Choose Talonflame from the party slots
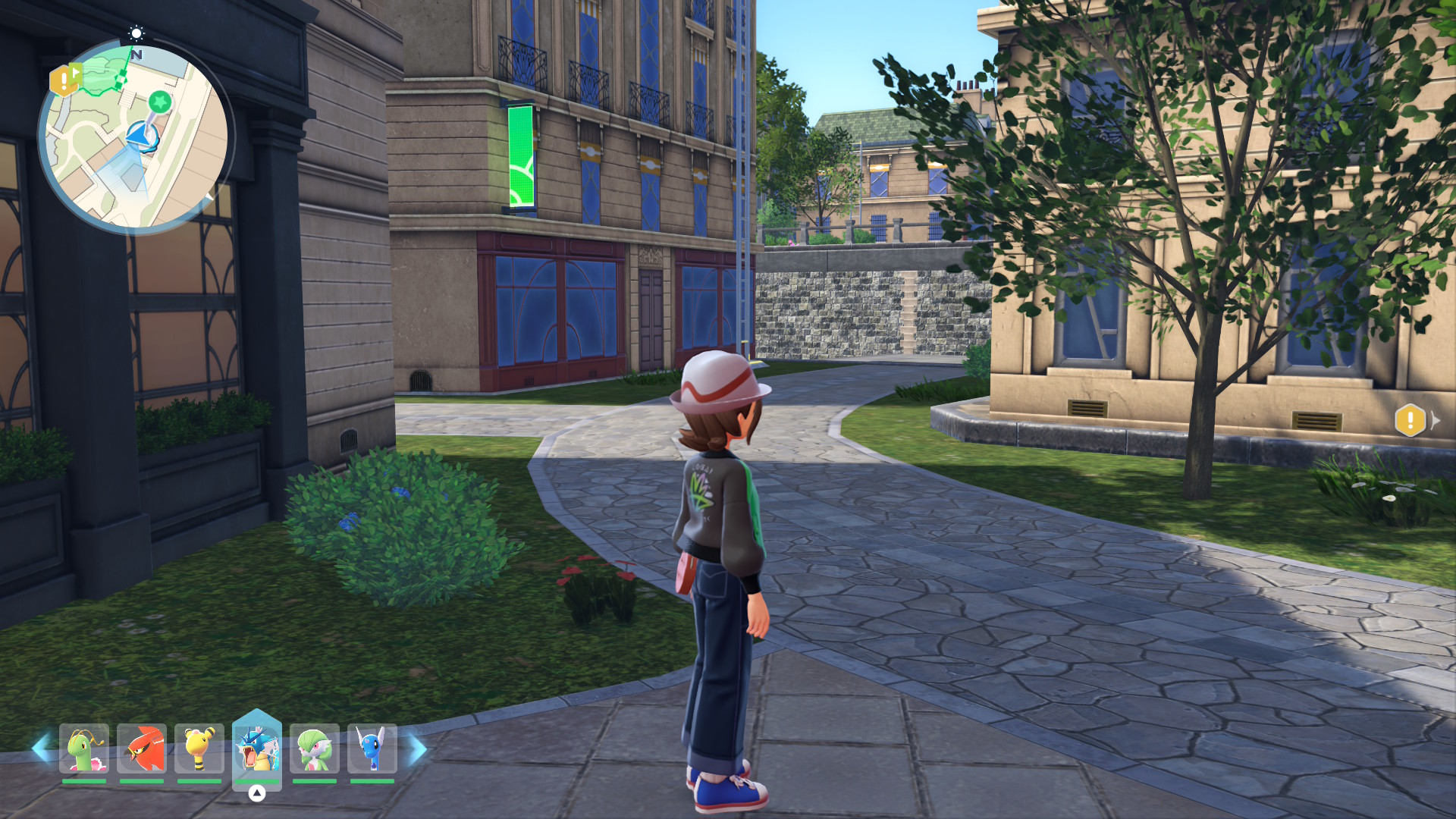Viewport: 1456px width, 819px height. (142, 748)
